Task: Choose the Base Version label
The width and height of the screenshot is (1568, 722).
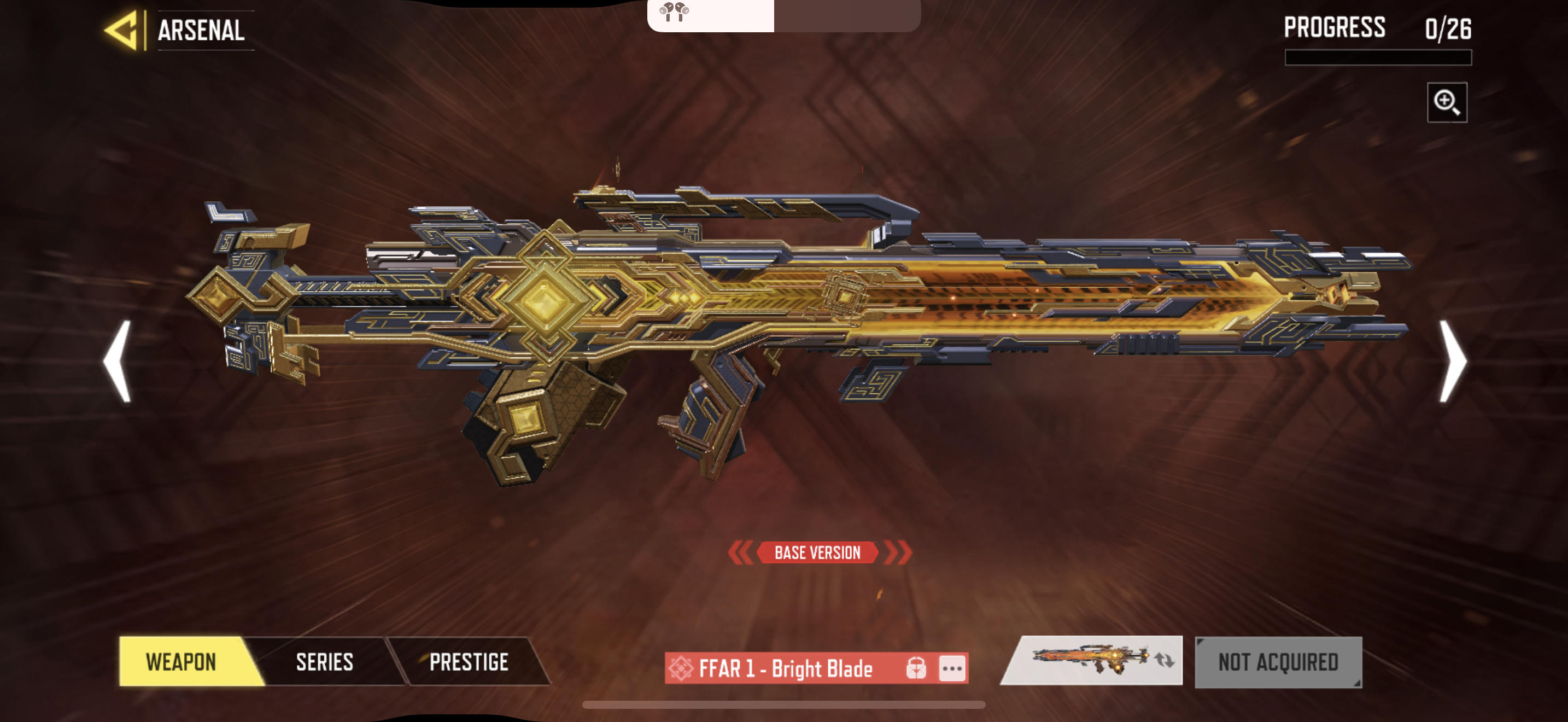Action: (817, 553)
